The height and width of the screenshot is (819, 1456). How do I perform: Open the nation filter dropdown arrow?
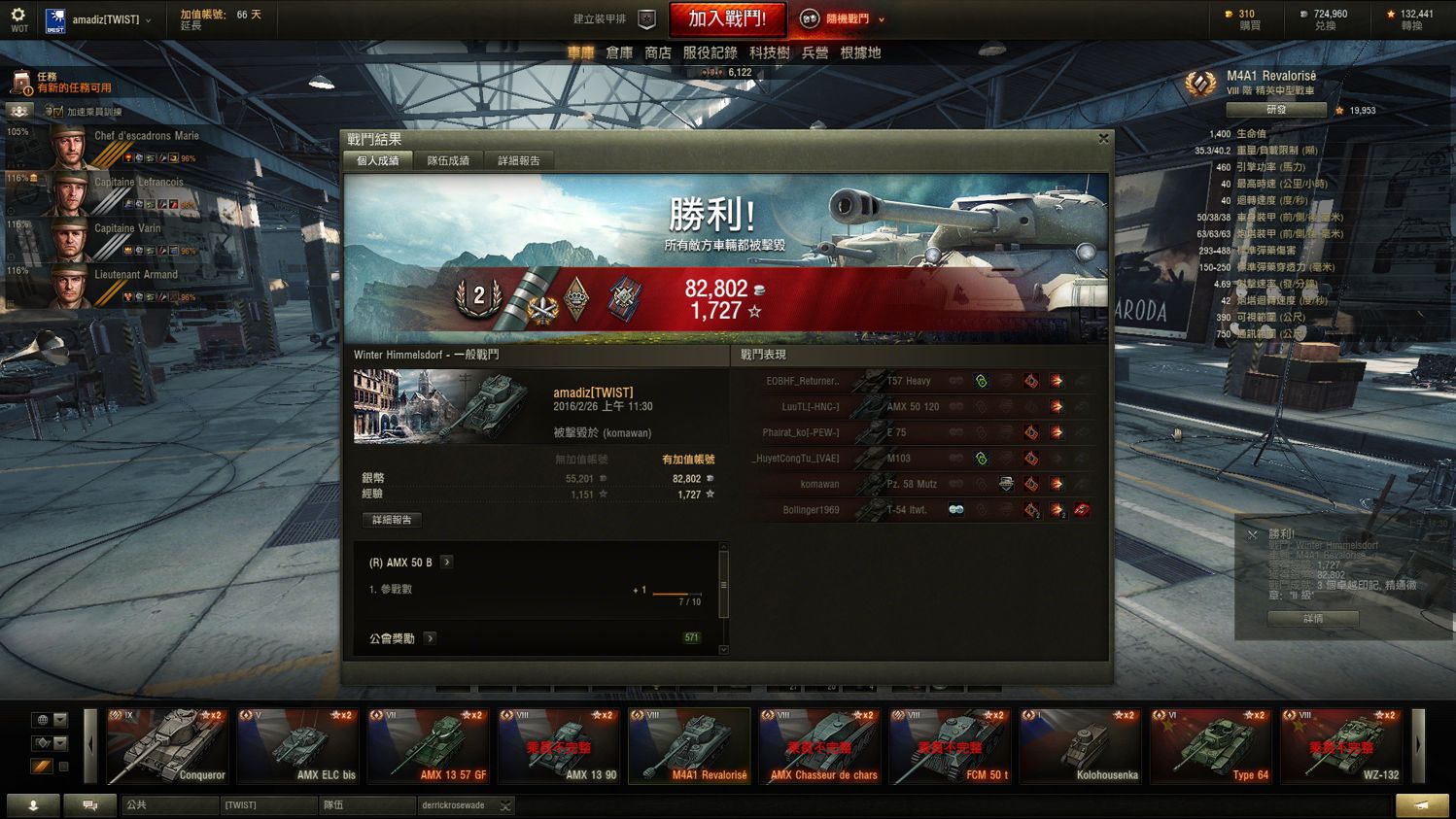(58, 719)
